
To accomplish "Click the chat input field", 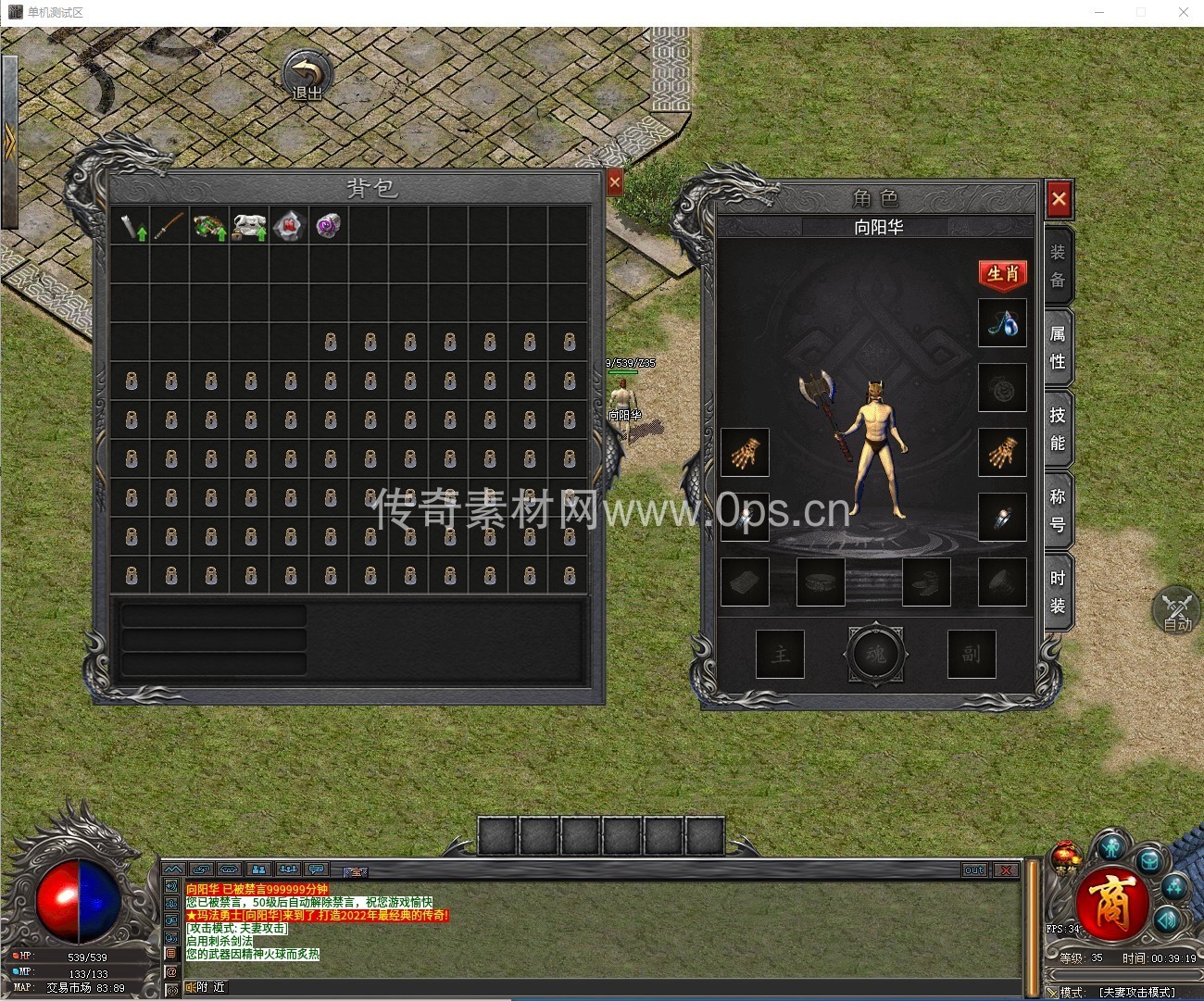I will pos(602,987).
